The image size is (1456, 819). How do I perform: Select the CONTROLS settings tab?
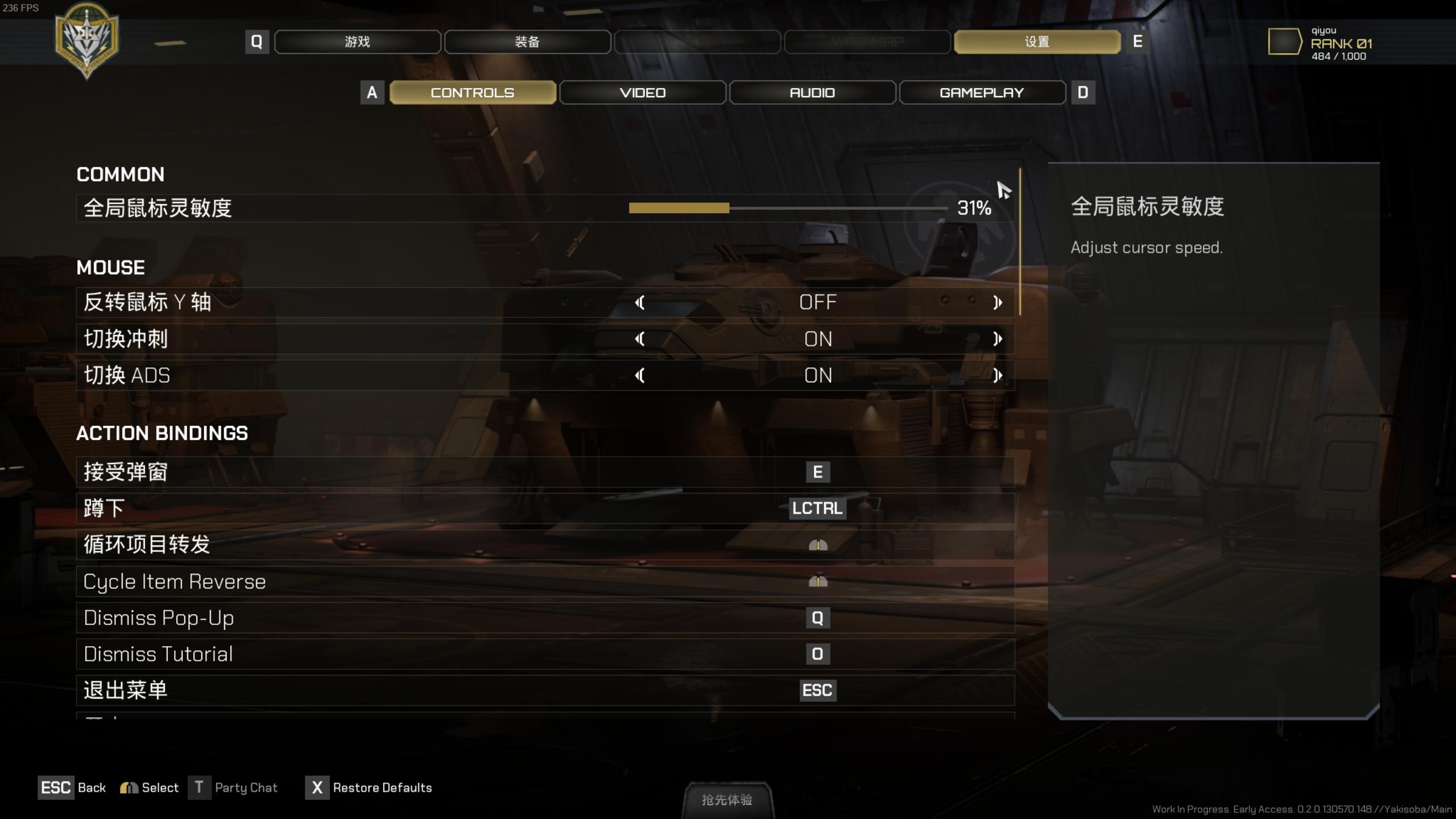tap(472, 93)
